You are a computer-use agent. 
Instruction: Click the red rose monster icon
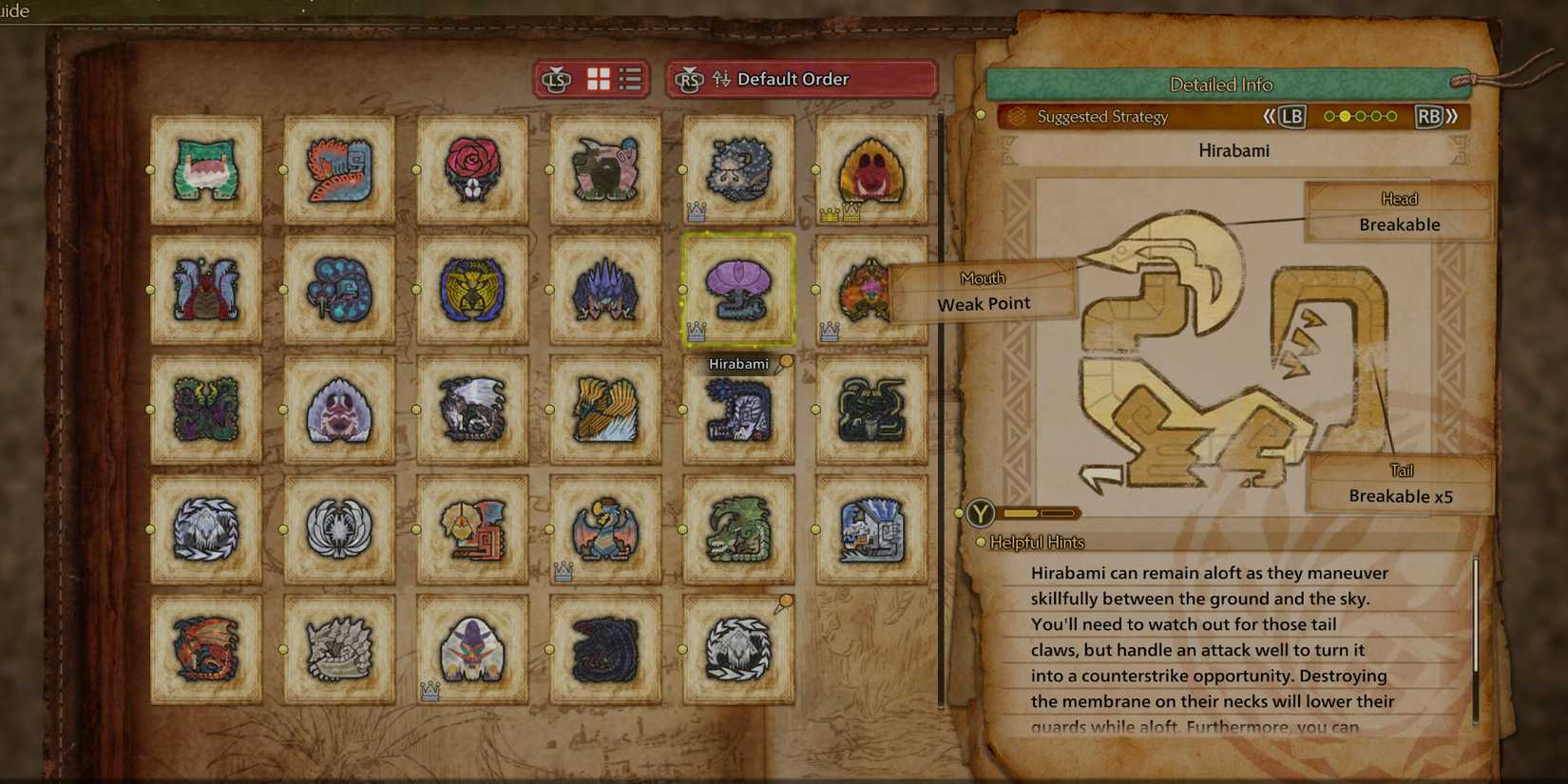pyautogui.click(x=472, y=169)
